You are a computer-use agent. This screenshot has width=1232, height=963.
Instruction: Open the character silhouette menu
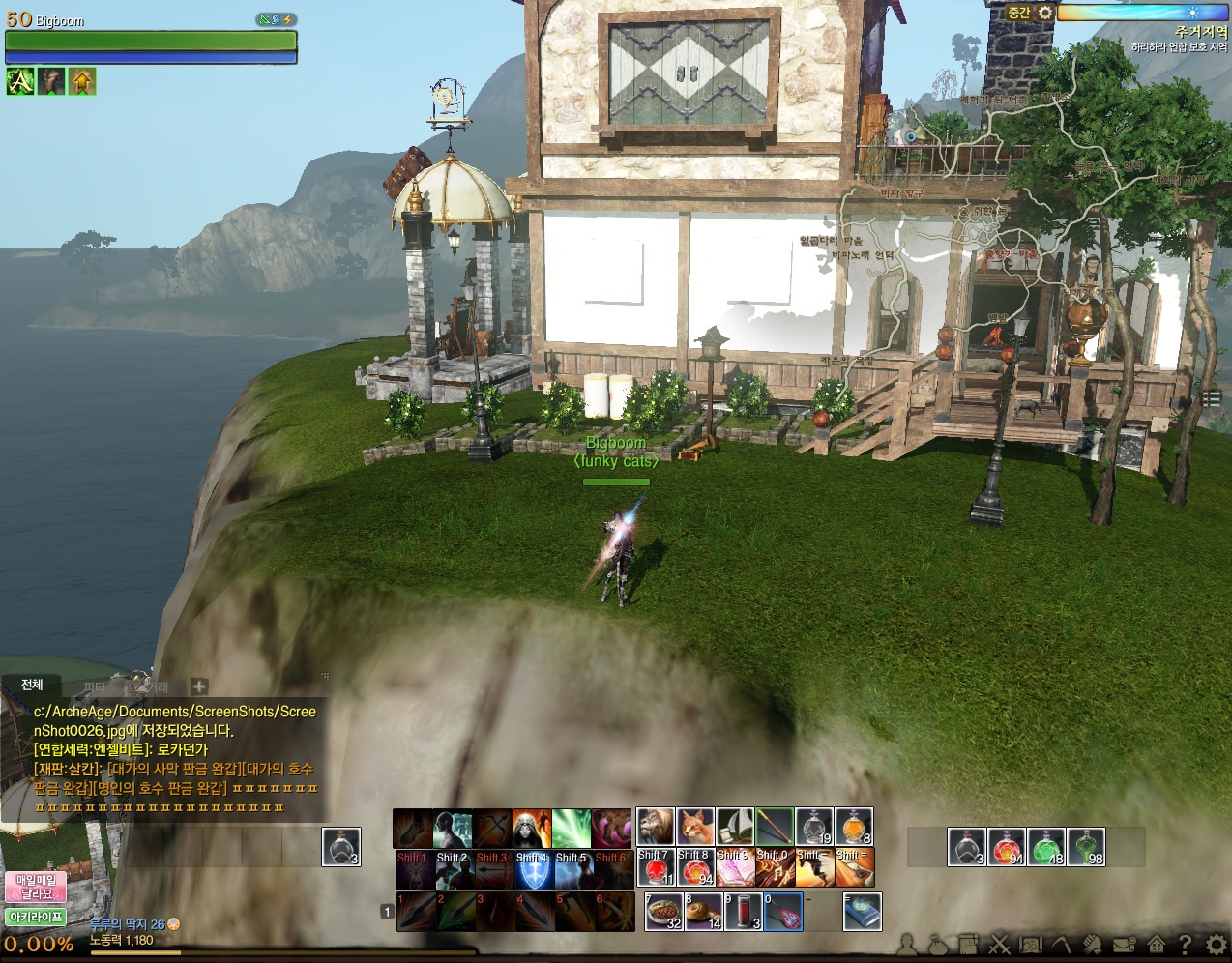[907, 944]
